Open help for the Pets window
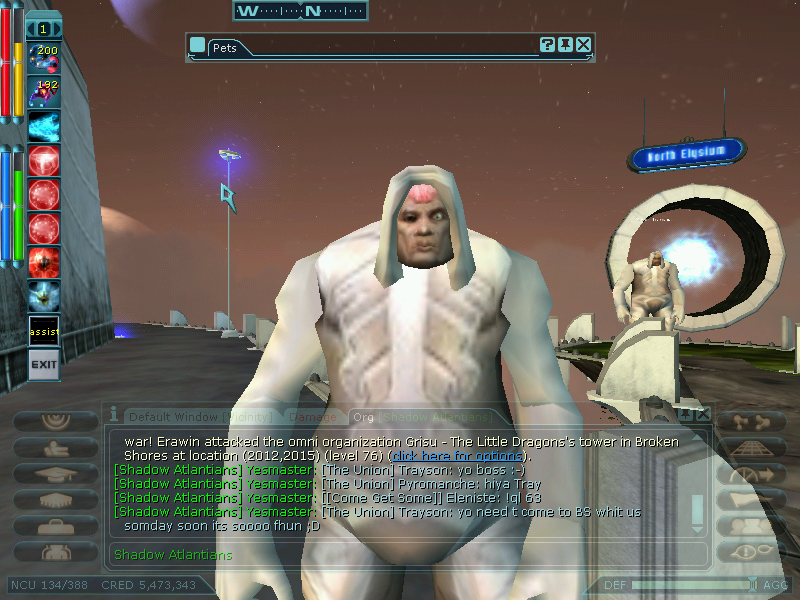This screenshot has height=600, width=800. 548,45
